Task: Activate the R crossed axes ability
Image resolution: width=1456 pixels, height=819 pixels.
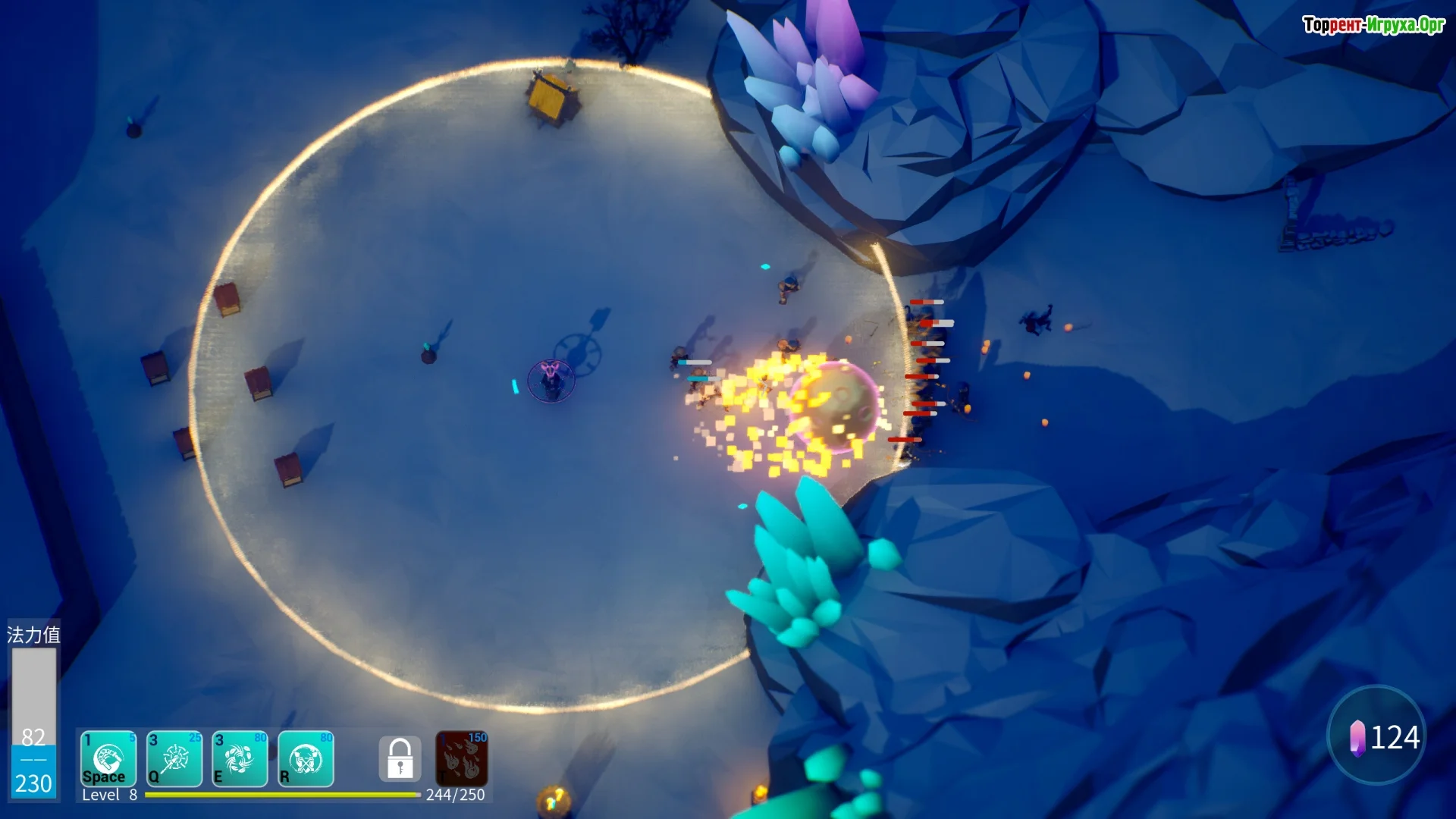Action: pos(306,759)
